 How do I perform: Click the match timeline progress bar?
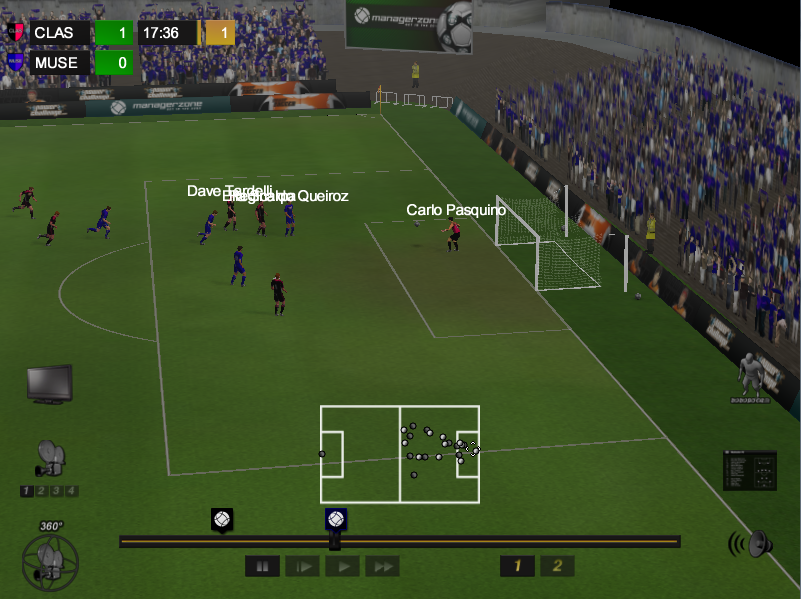click(500, 542)
